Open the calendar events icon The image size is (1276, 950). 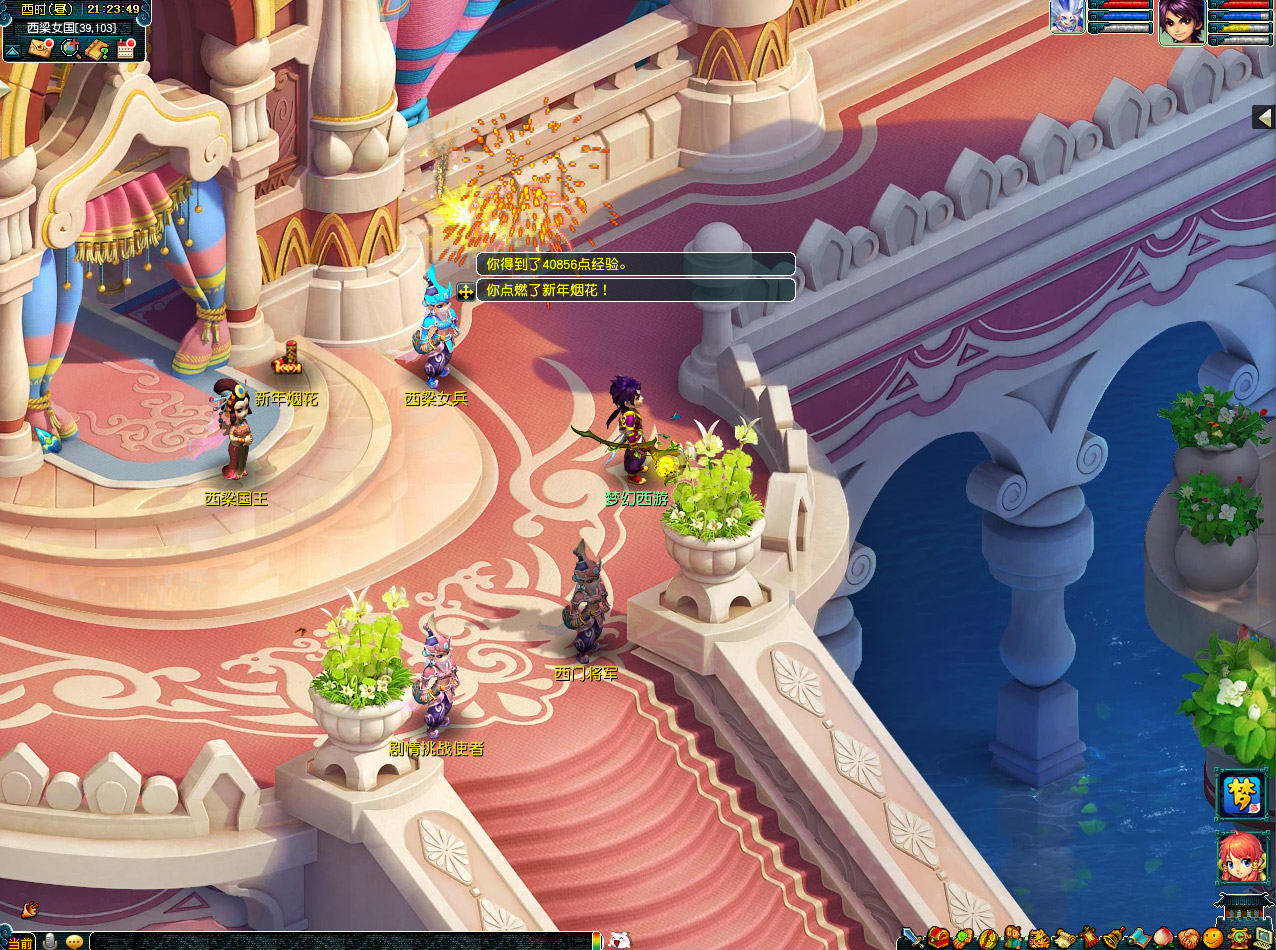[x=126, y=49]
